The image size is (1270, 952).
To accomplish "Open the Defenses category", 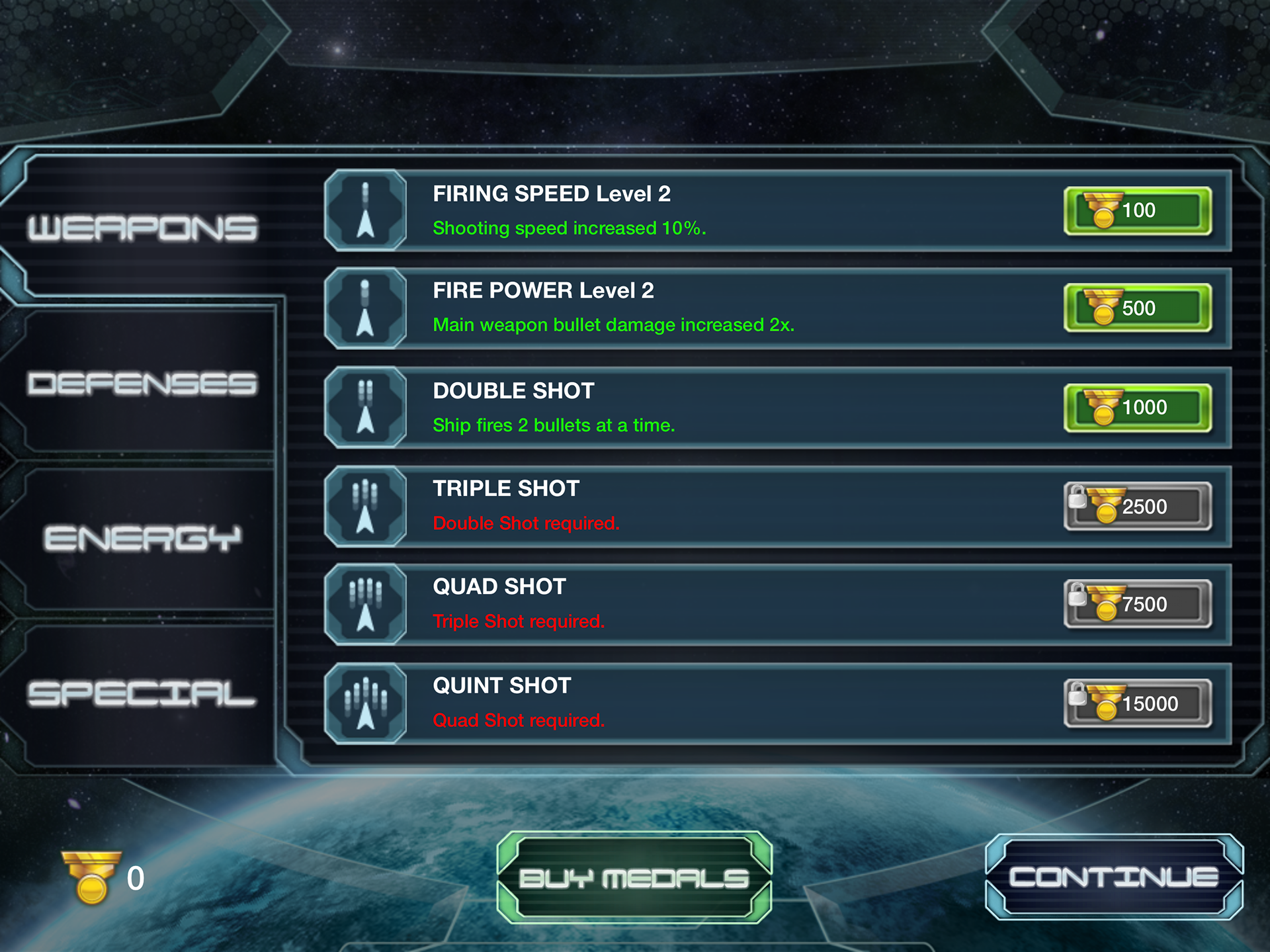I will pos(142,384).
